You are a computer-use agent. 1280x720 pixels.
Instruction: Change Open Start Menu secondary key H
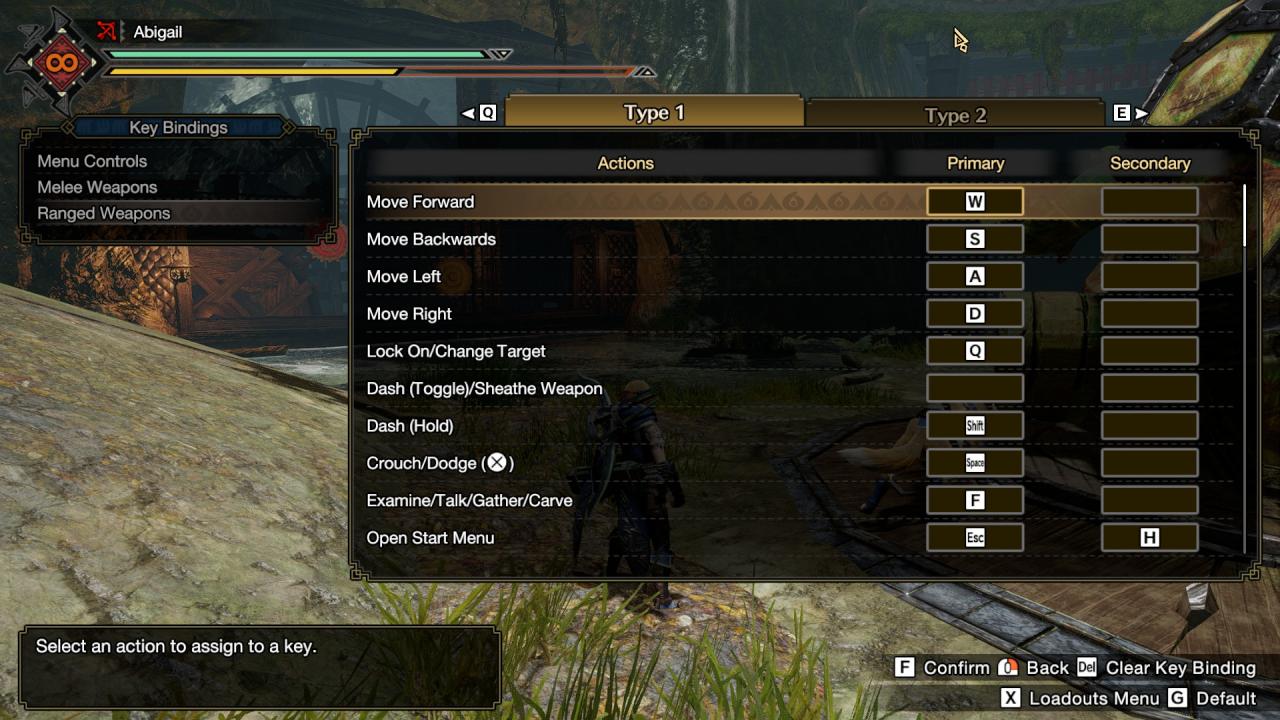coord(1150,538)
